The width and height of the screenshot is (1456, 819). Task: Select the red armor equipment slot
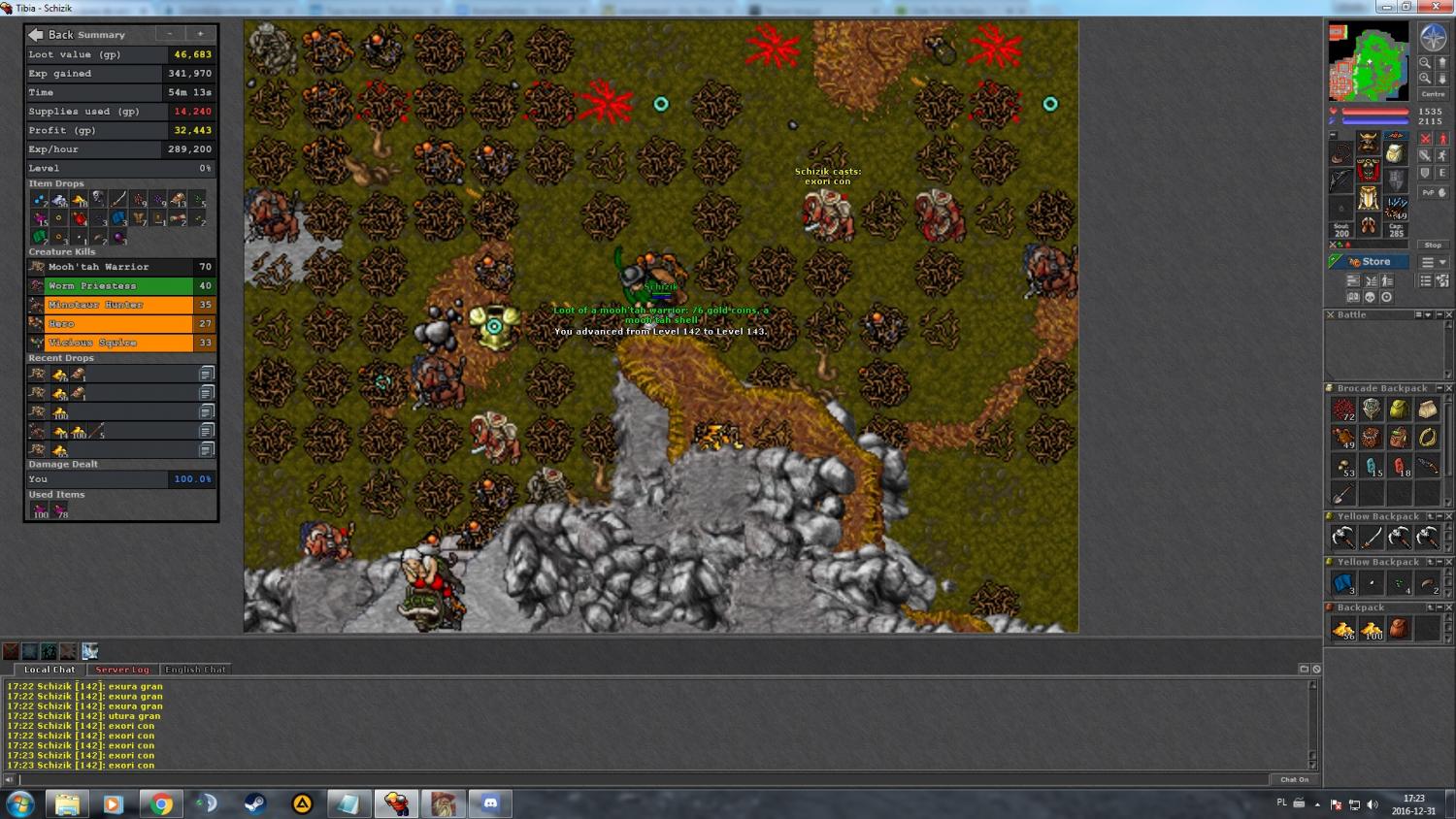[x=1368, y=172]
